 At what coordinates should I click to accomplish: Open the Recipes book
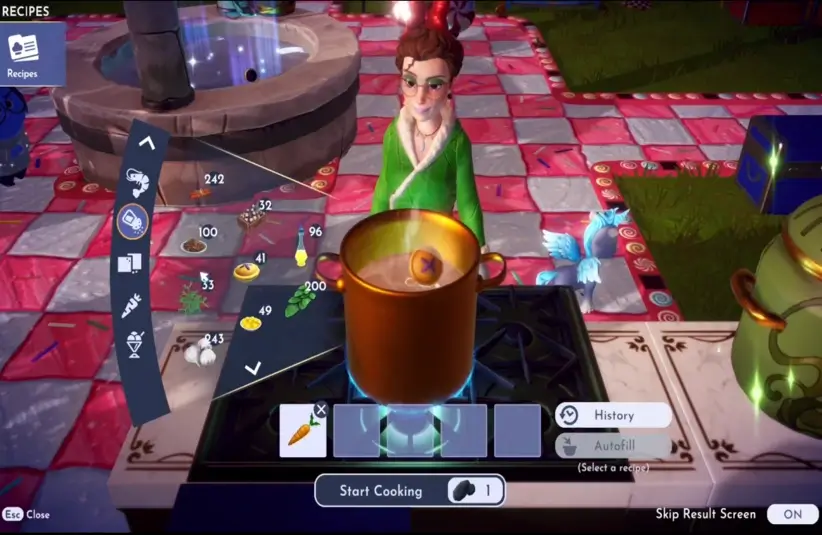pyautogui.click(x=24, y=53)
